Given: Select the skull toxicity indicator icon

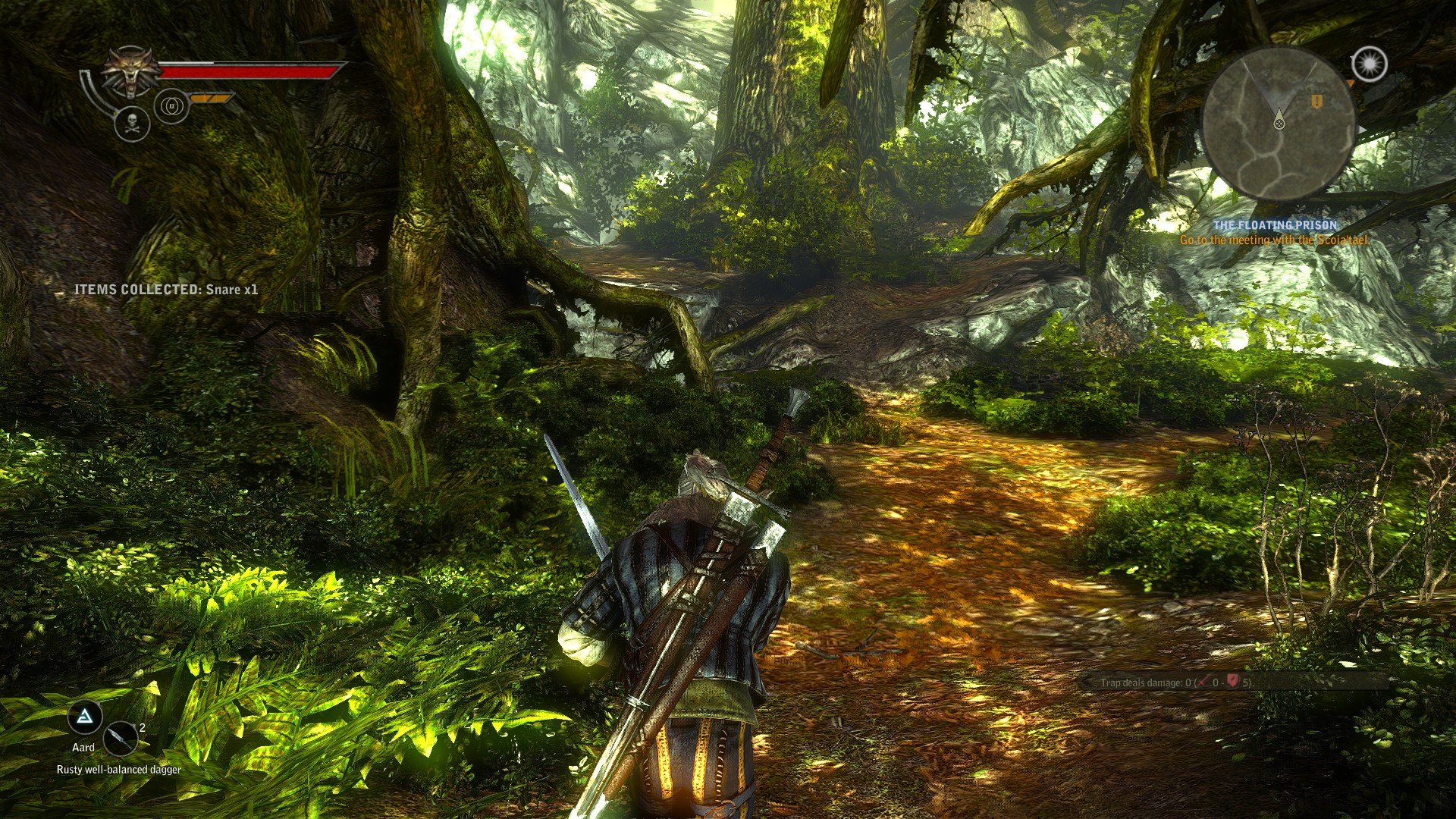Looking at the screenshot, I should [x=132, y=124].
